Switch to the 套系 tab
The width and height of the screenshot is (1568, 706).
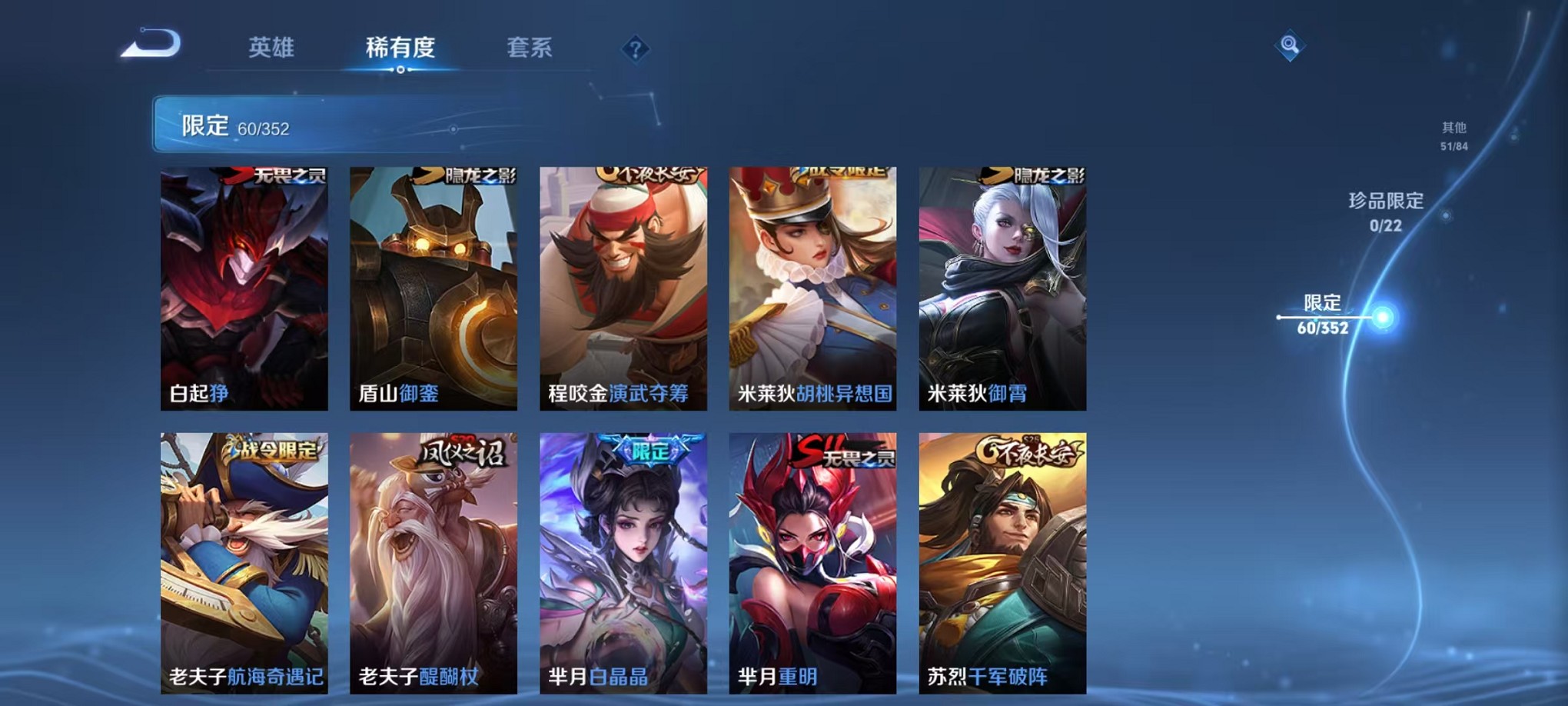click(x=532, y=48)
